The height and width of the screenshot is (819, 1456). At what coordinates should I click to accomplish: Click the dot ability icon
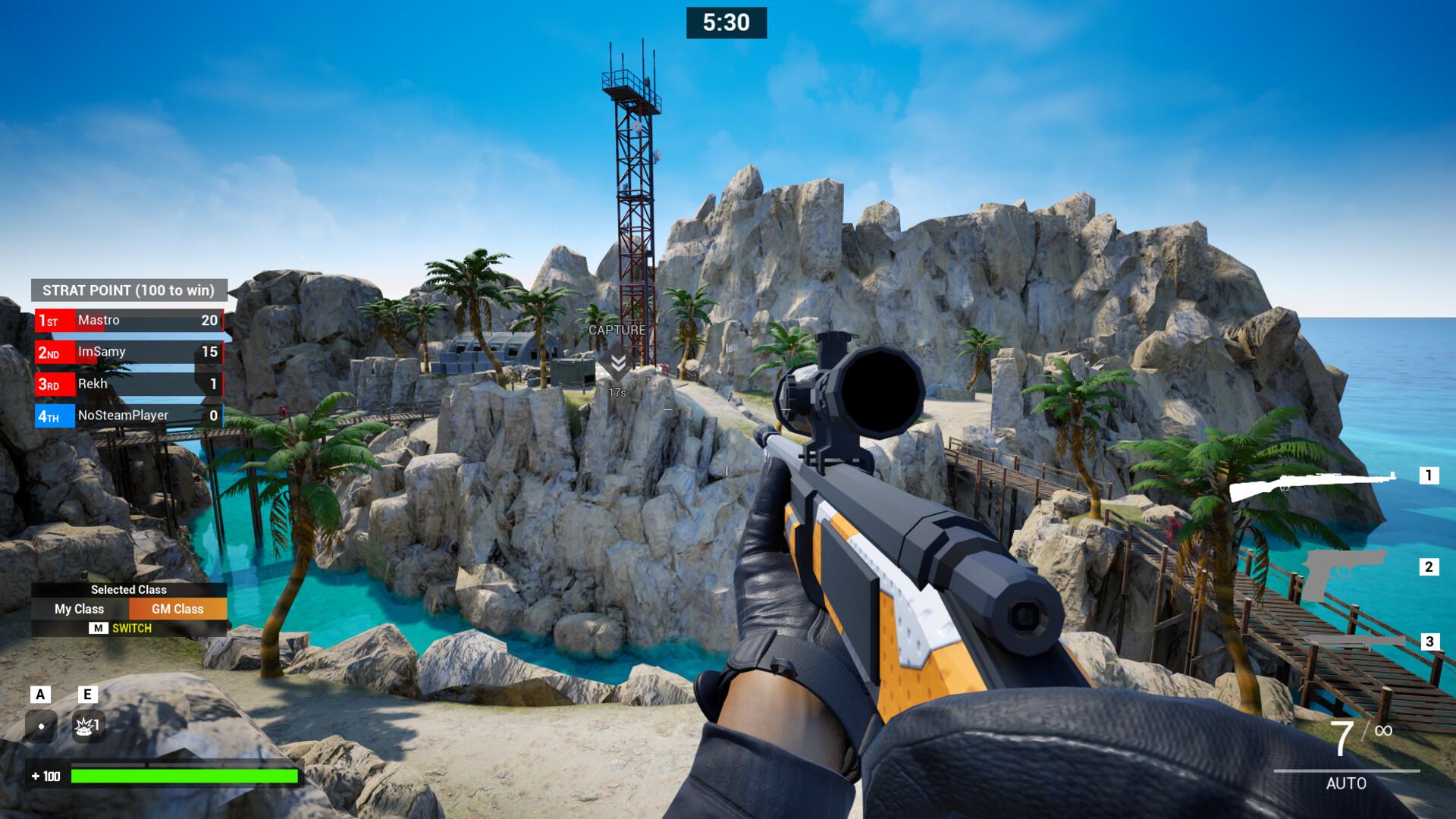point(41,726)
